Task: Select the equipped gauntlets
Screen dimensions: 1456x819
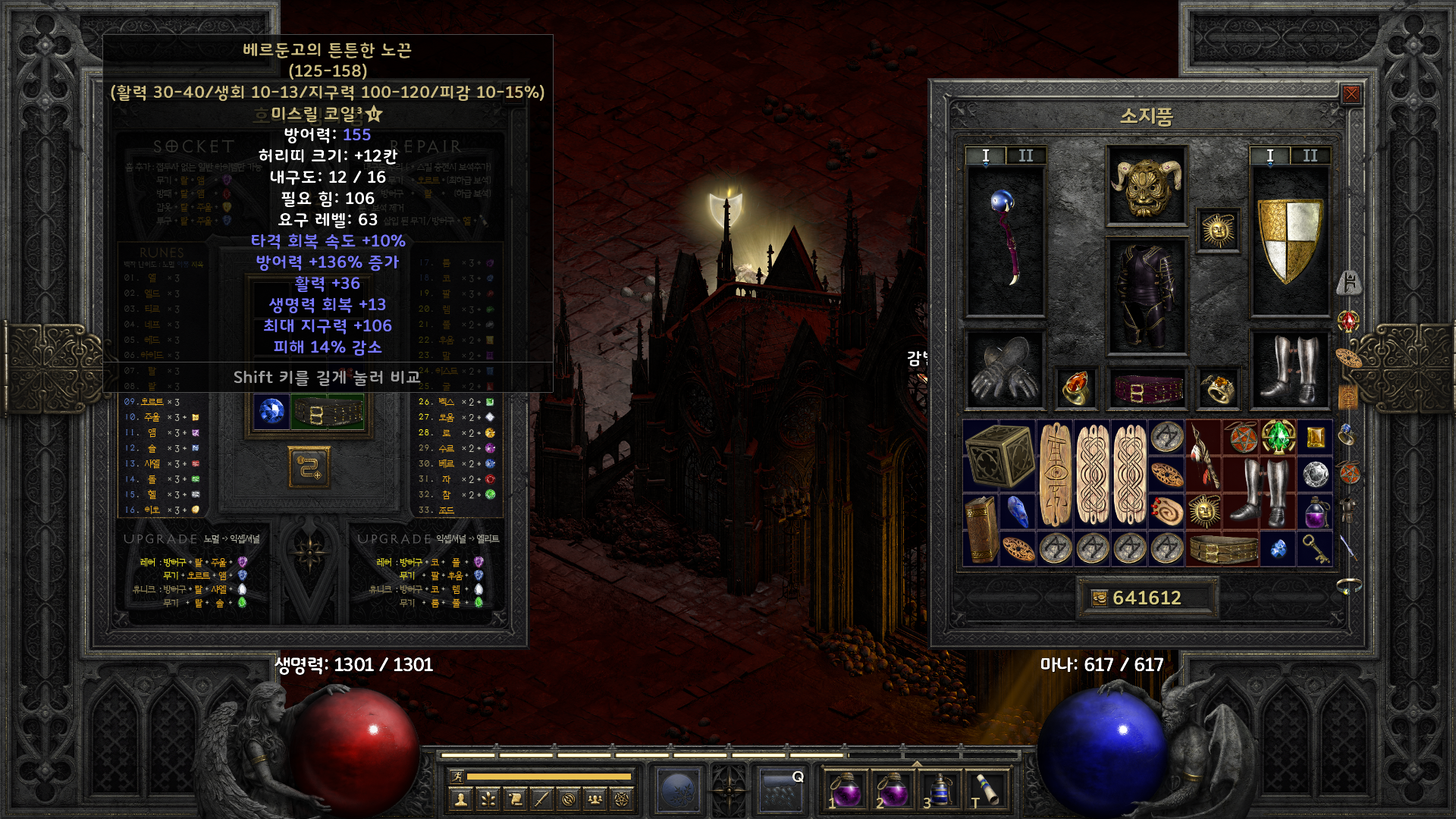Action: point(1005,371)
